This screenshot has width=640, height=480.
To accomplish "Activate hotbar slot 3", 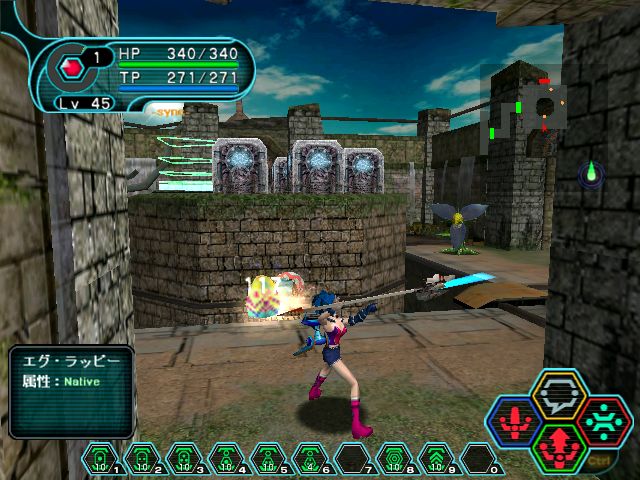I will point(185,459).
